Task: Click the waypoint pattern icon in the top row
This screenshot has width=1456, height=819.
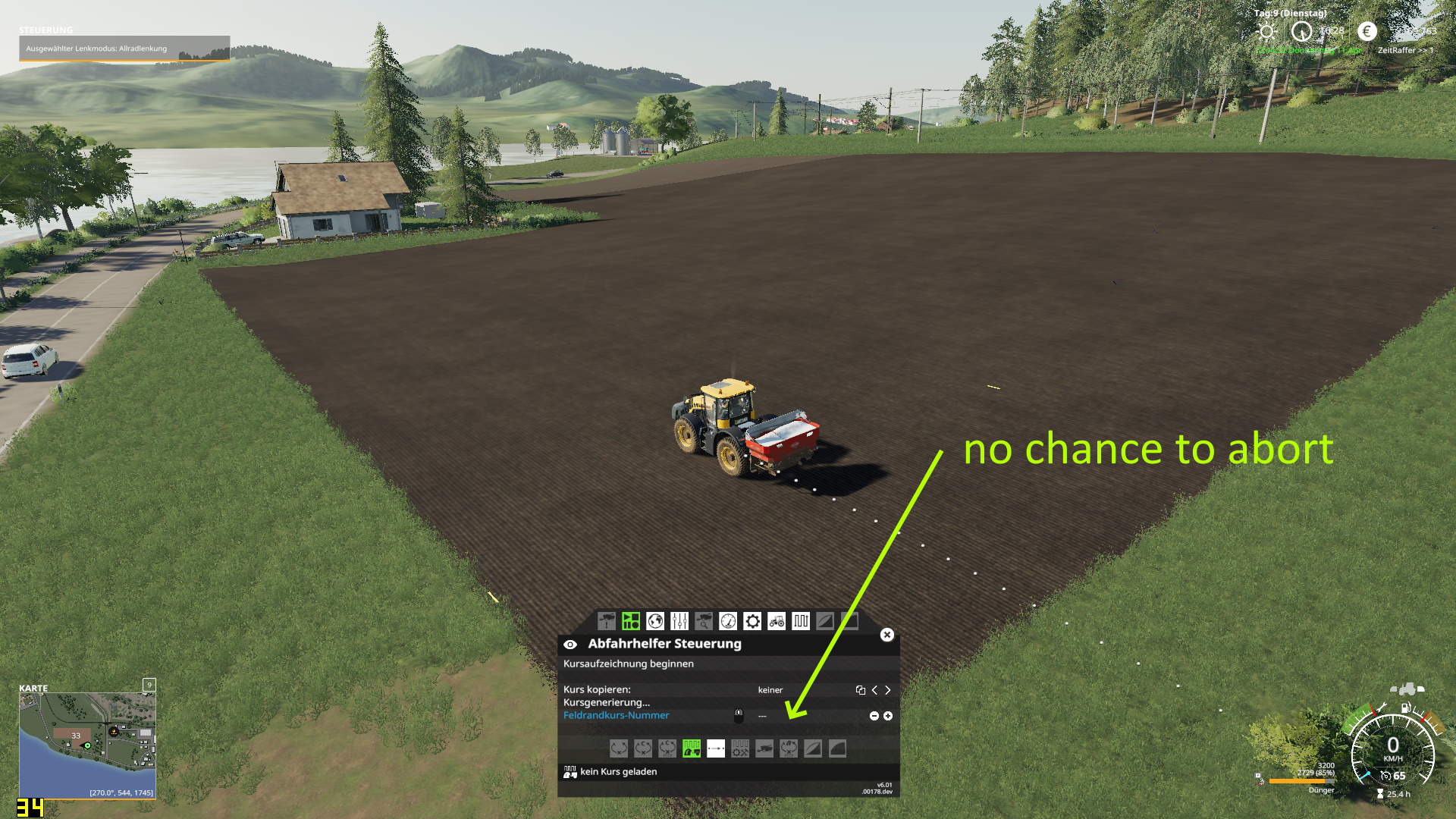Action: pyautogui.click(x=802, y=621)
